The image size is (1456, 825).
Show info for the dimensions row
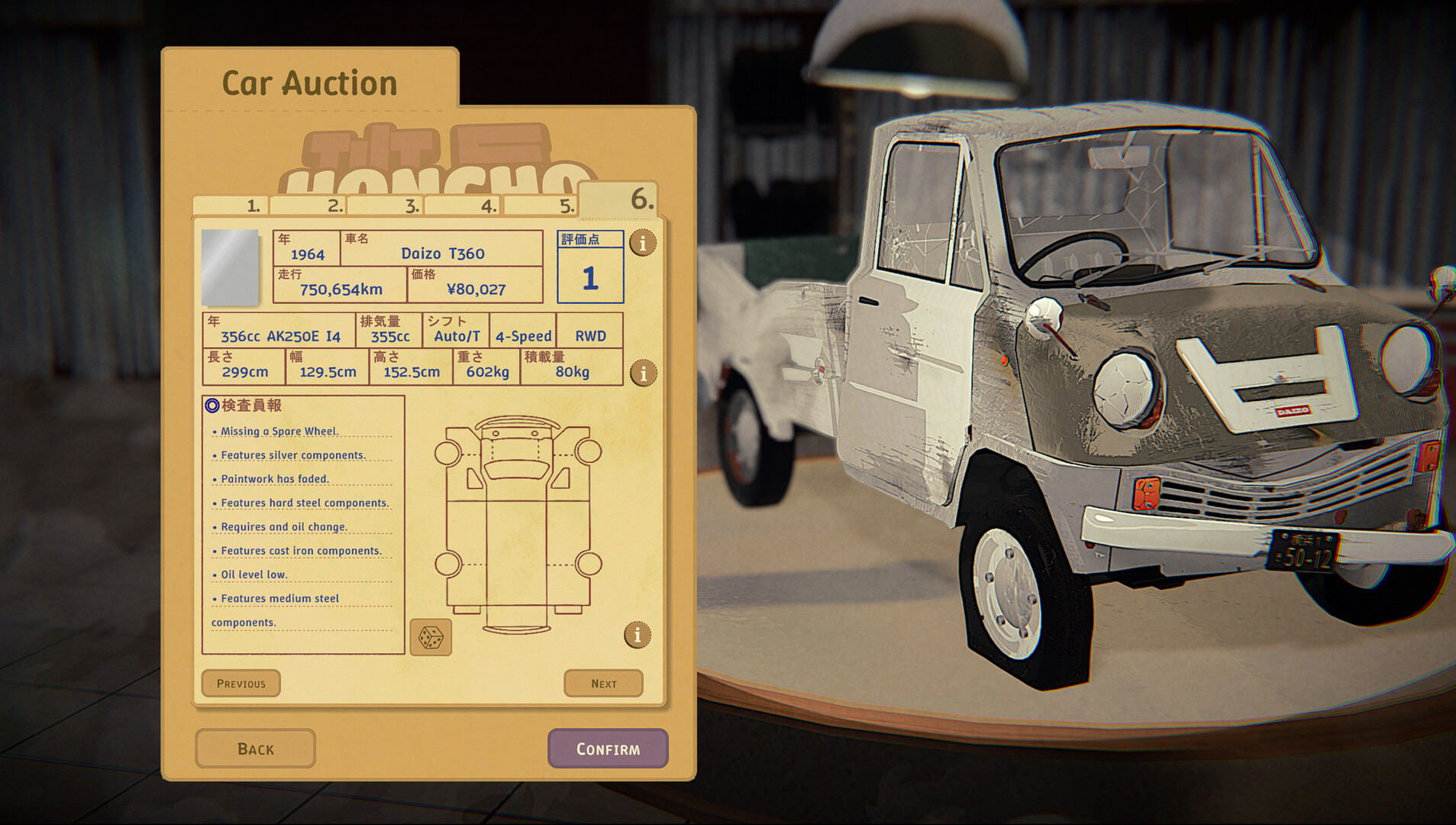pos(644,373)
